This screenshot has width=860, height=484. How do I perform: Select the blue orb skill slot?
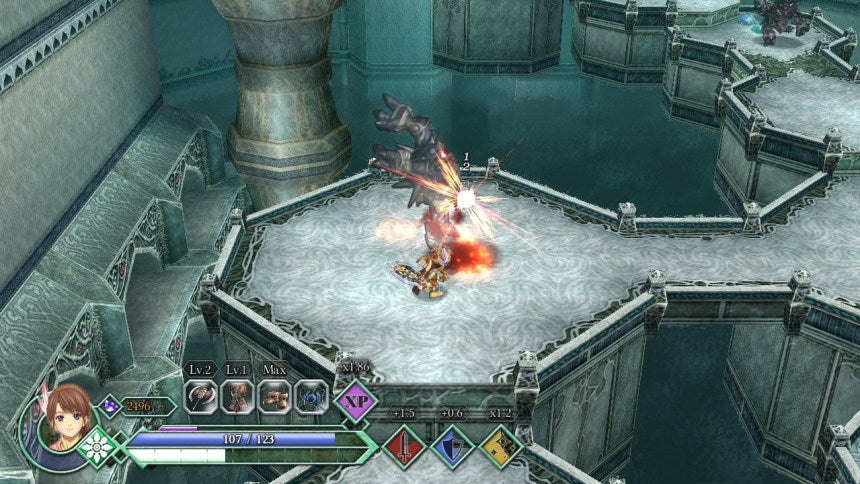pos(311,396)
